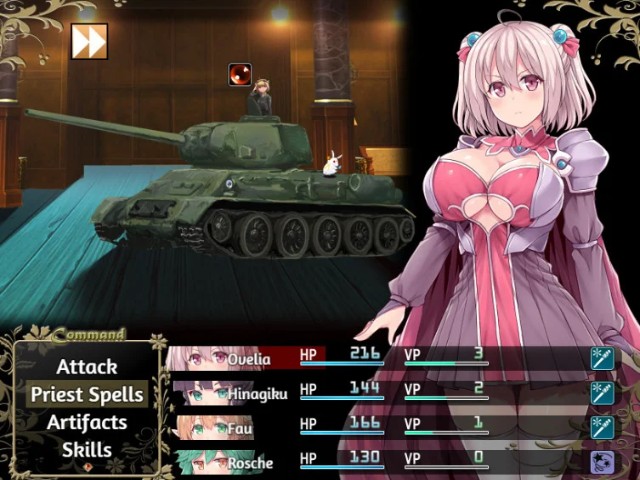The height and width of the screenshot is (480, 640).
Task: Click Rosche's purple state icon
Action: [602, 462]
